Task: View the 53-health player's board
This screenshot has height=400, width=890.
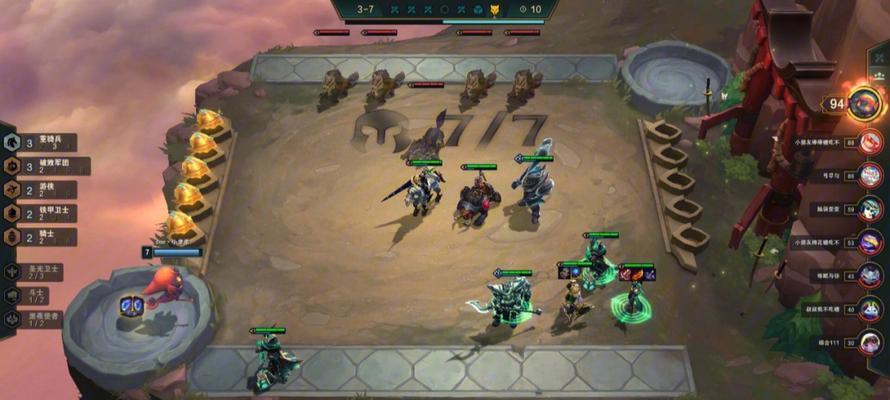Action: click(x=871, y=242)
